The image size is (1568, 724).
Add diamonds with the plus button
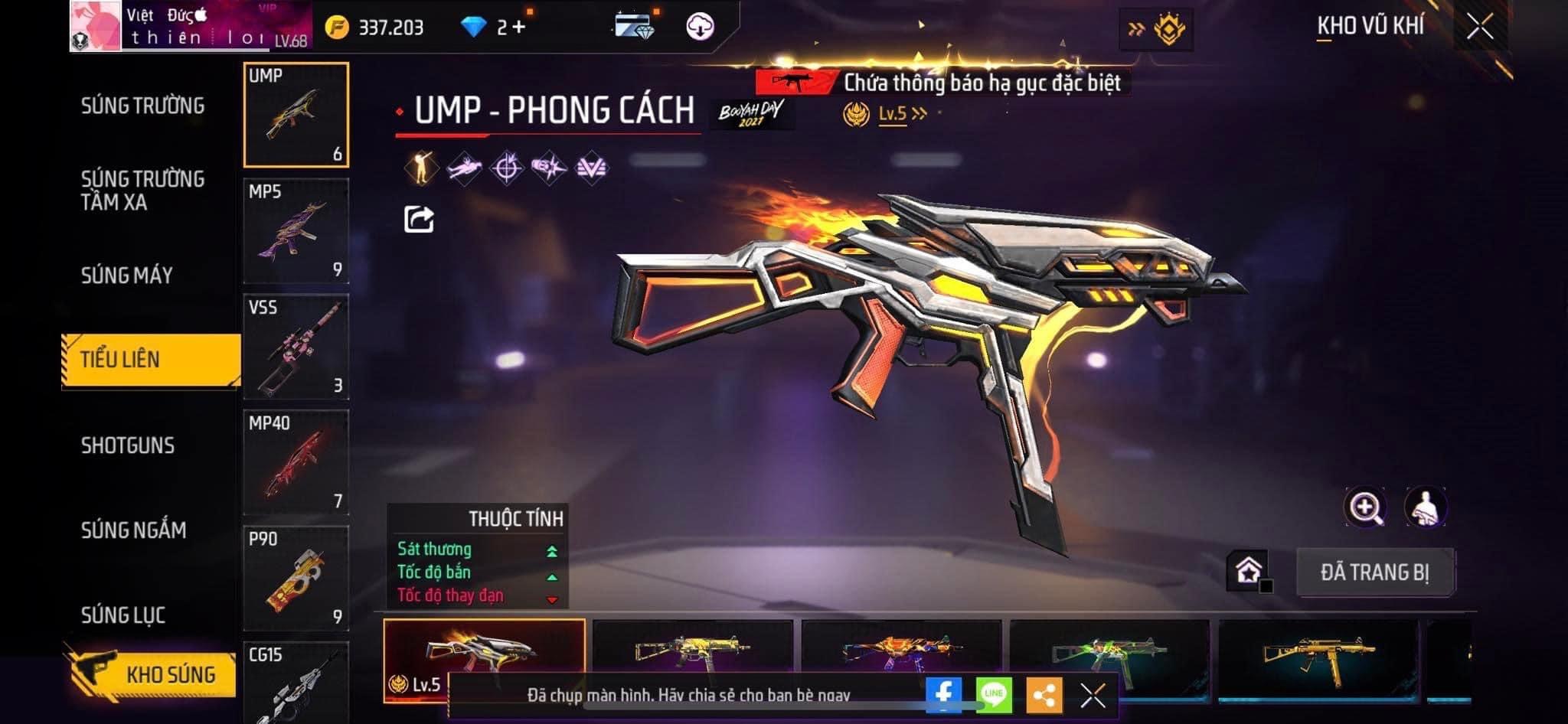pos(519,28)
